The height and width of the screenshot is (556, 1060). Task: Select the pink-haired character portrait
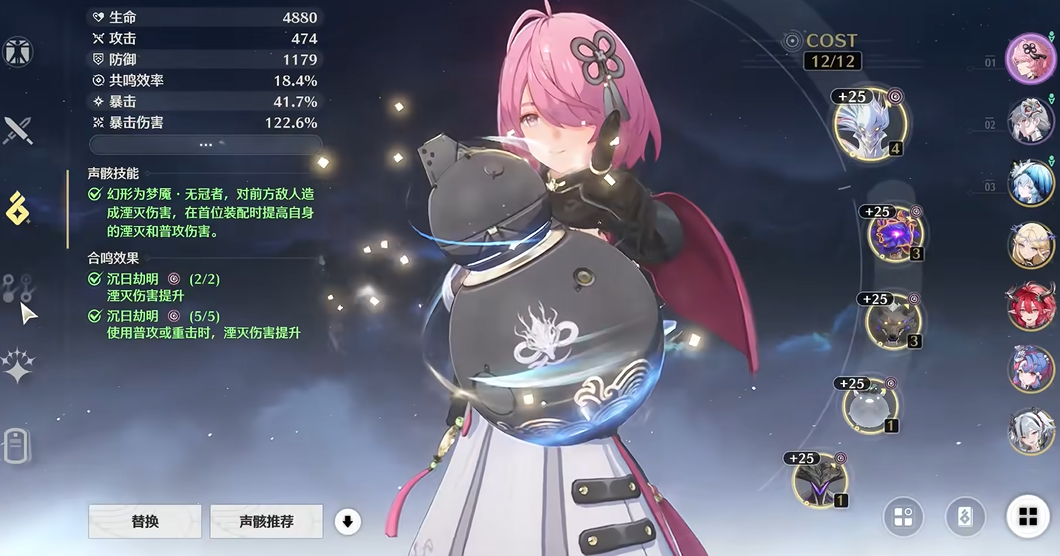[x=1030, y=58]
